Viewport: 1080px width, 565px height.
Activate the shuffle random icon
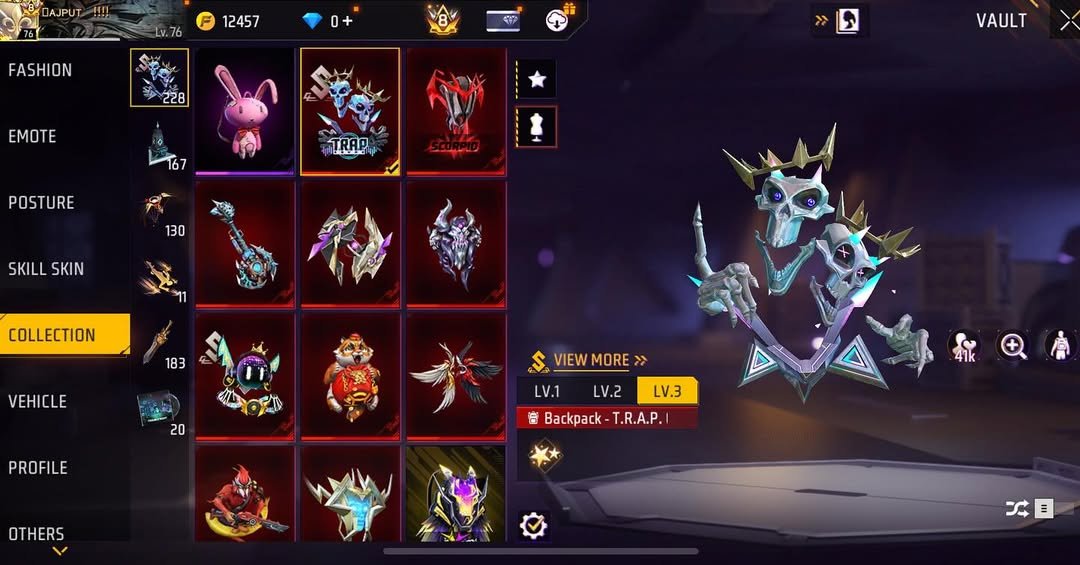1017,509
